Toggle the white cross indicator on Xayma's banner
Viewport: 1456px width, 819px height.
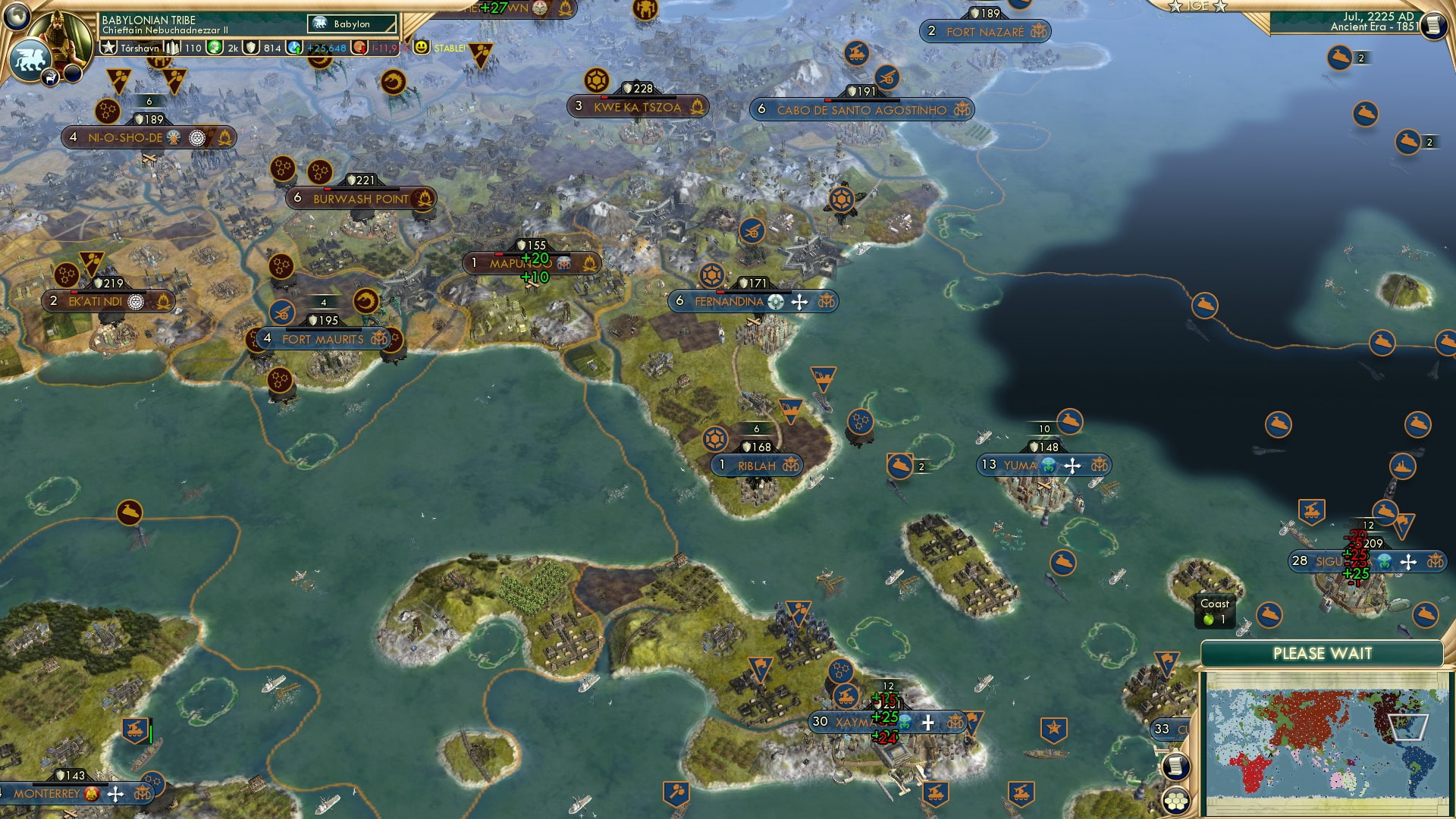(x=927, y=723)
